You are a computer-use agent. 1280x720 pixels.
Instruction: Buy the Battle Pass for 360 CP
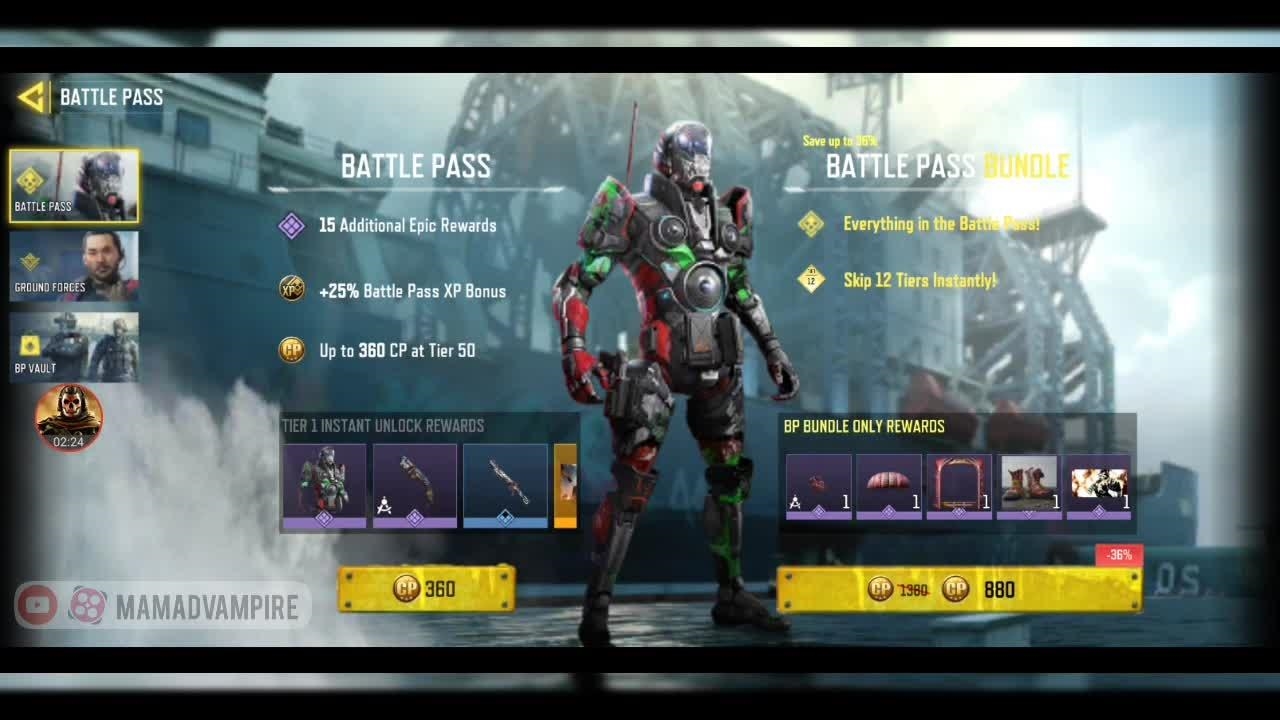pos(427,589)
